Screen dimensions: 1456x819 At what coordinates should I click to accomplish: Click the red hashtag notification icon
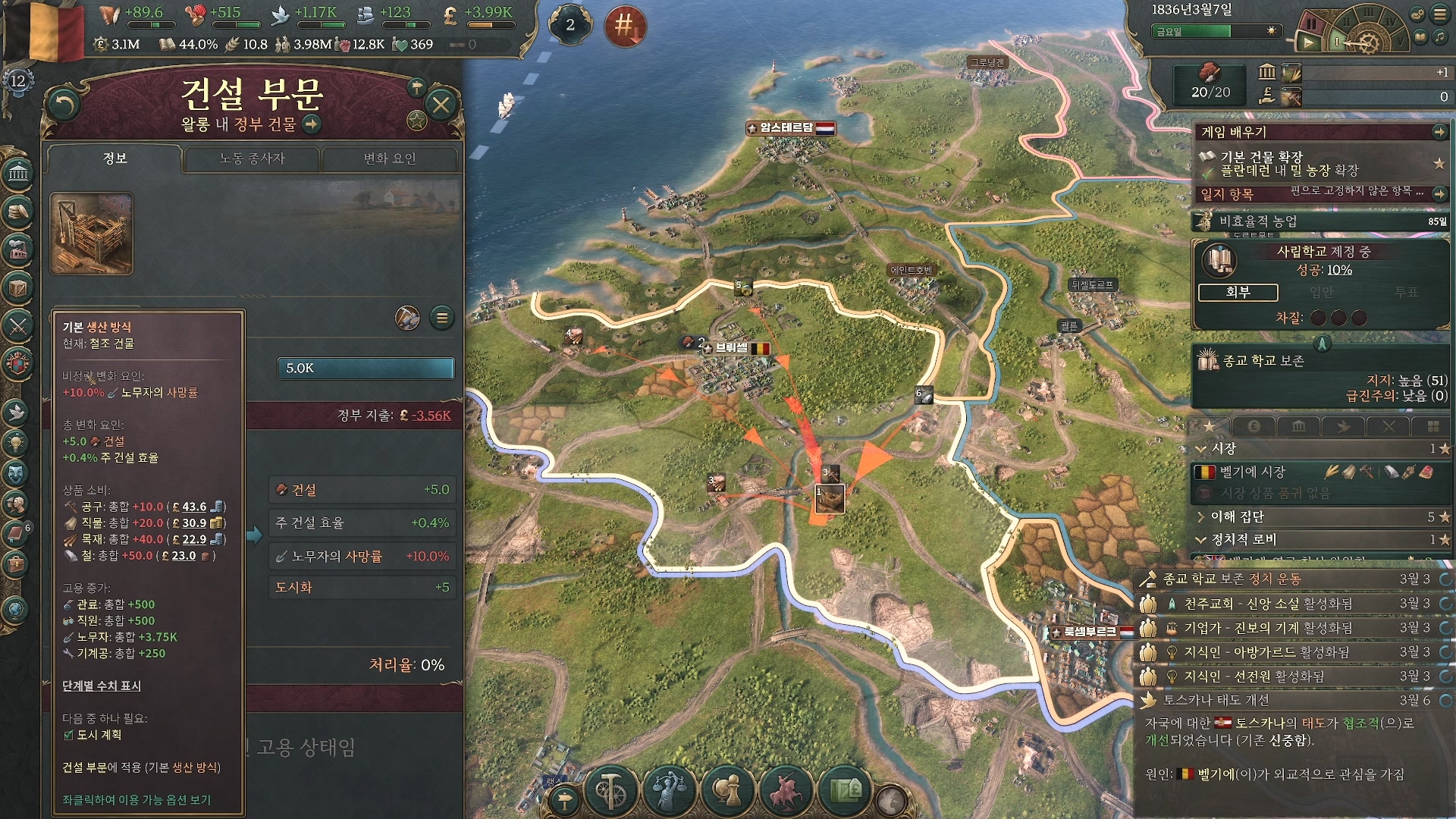[625, 26]
